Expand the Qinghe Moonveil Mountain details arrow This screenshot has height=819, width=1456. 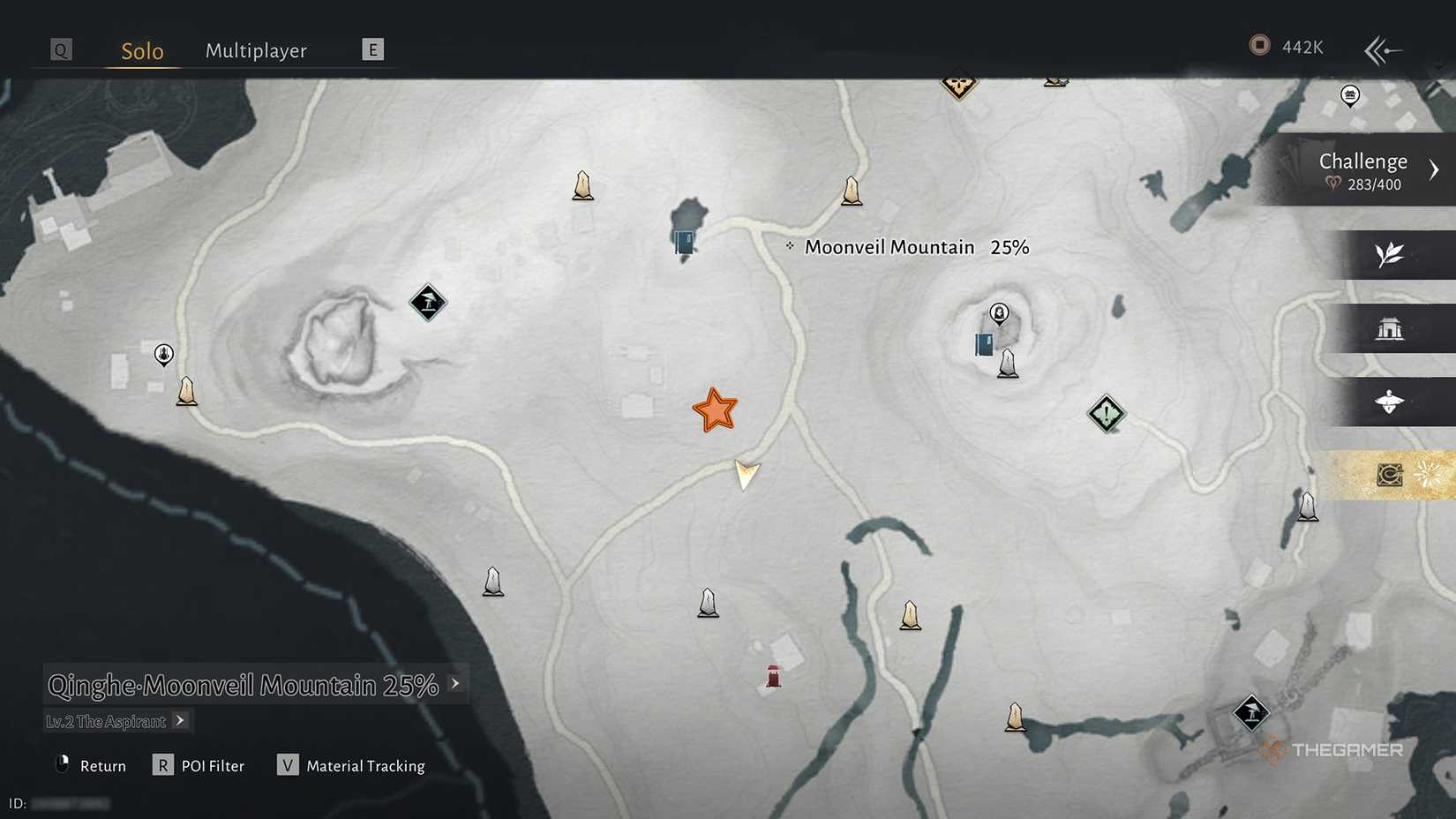pos(455,683)
